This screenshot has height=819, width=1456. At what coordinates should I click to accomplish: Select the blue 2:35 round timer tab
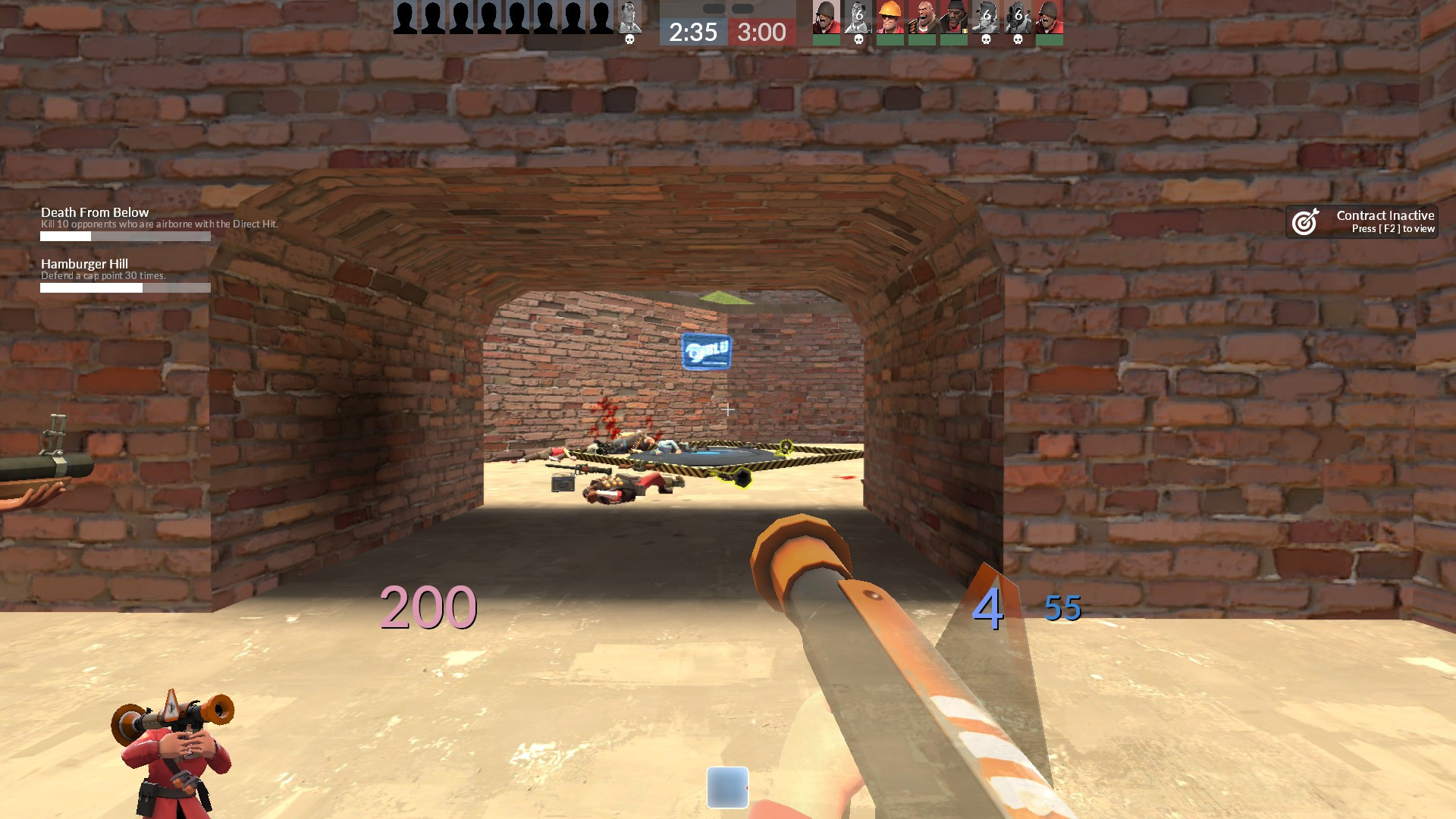(692, 33)
